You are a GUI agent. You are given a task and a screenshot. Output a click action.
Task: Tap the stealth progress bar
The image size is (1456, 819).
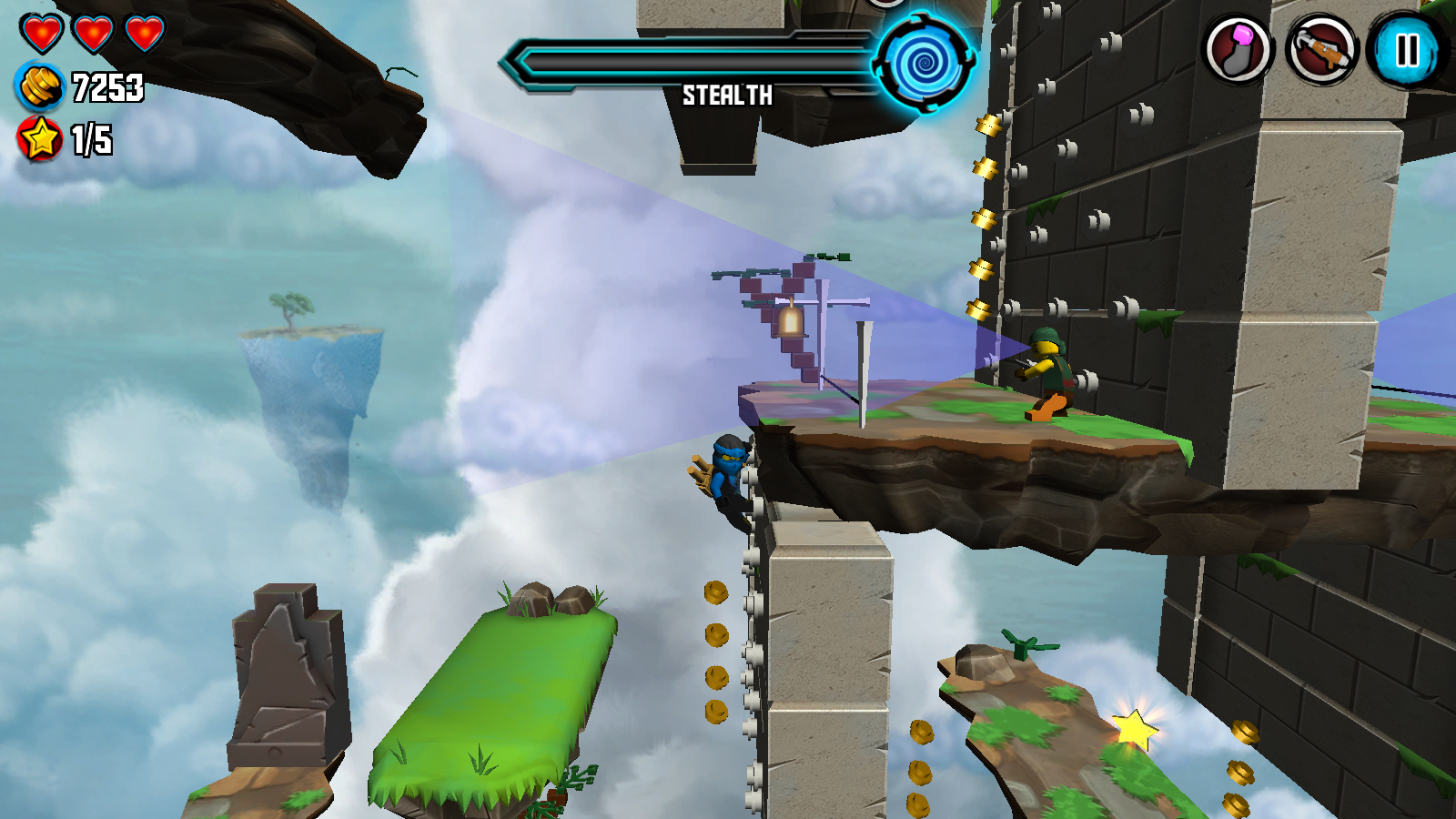pyautogui.click(x=692, y=62)
